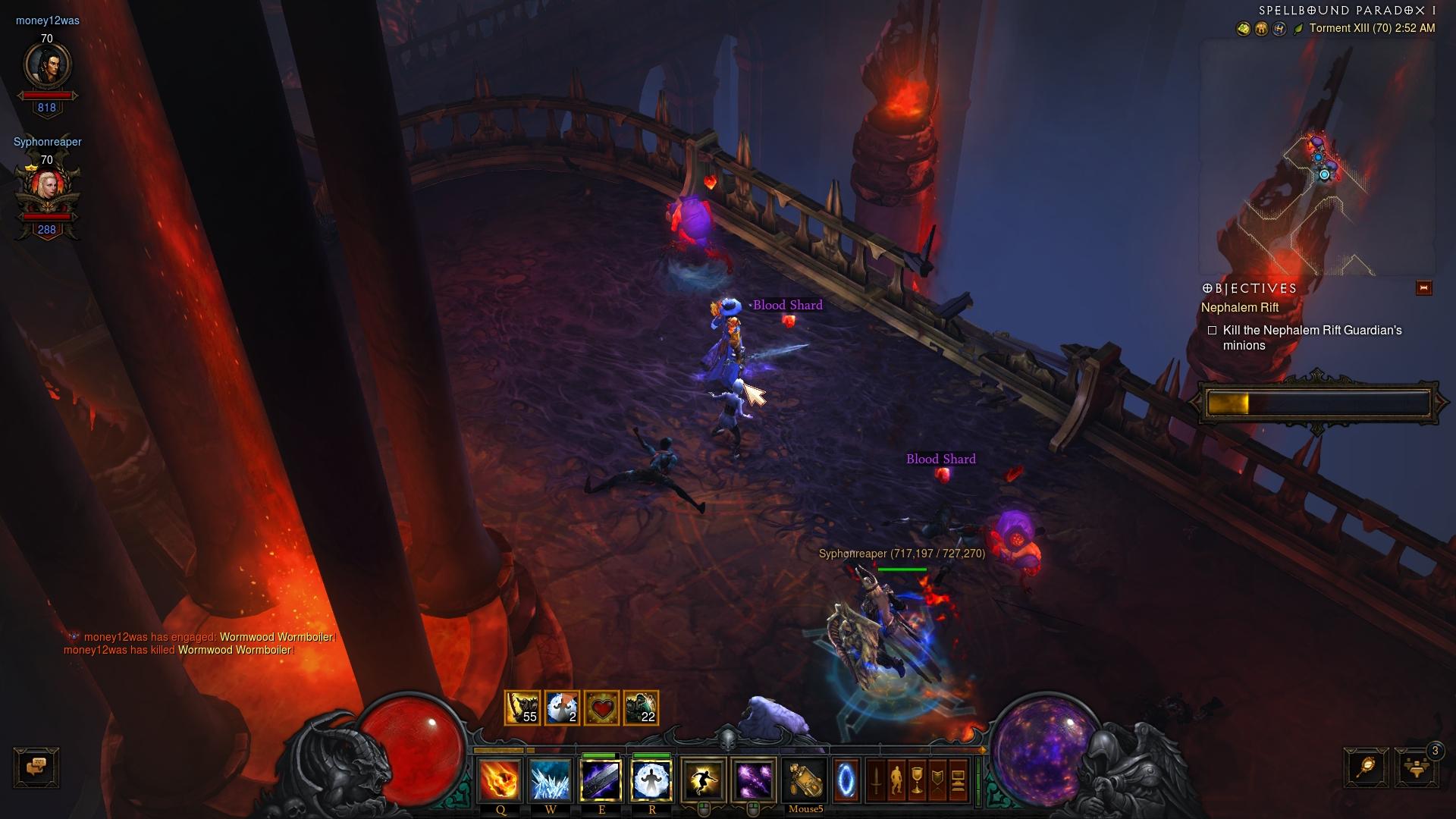
Task: Click the shield banner menu button
Action: [937, 780]
